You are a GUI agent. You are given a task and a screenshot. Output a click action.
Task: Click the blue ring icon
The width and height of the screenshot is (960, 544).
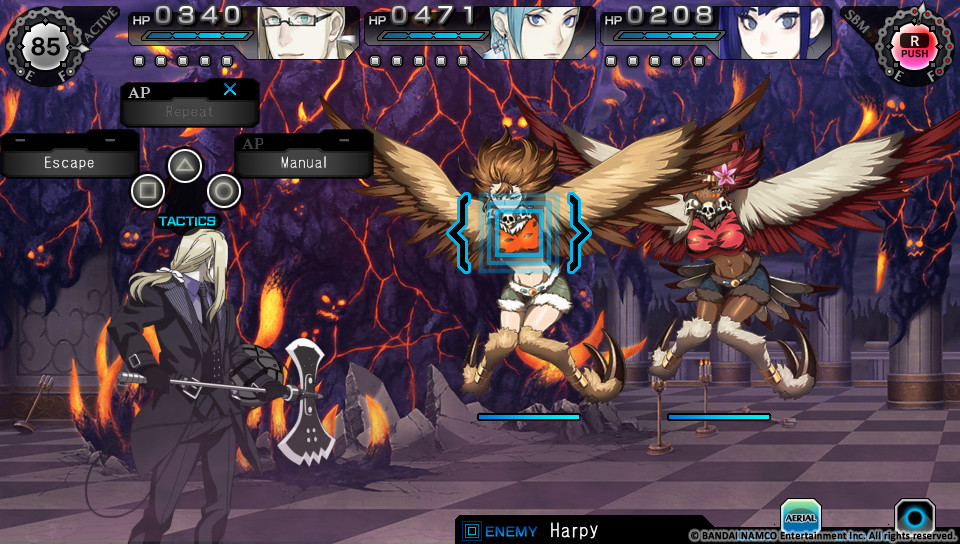pos(914,517)
